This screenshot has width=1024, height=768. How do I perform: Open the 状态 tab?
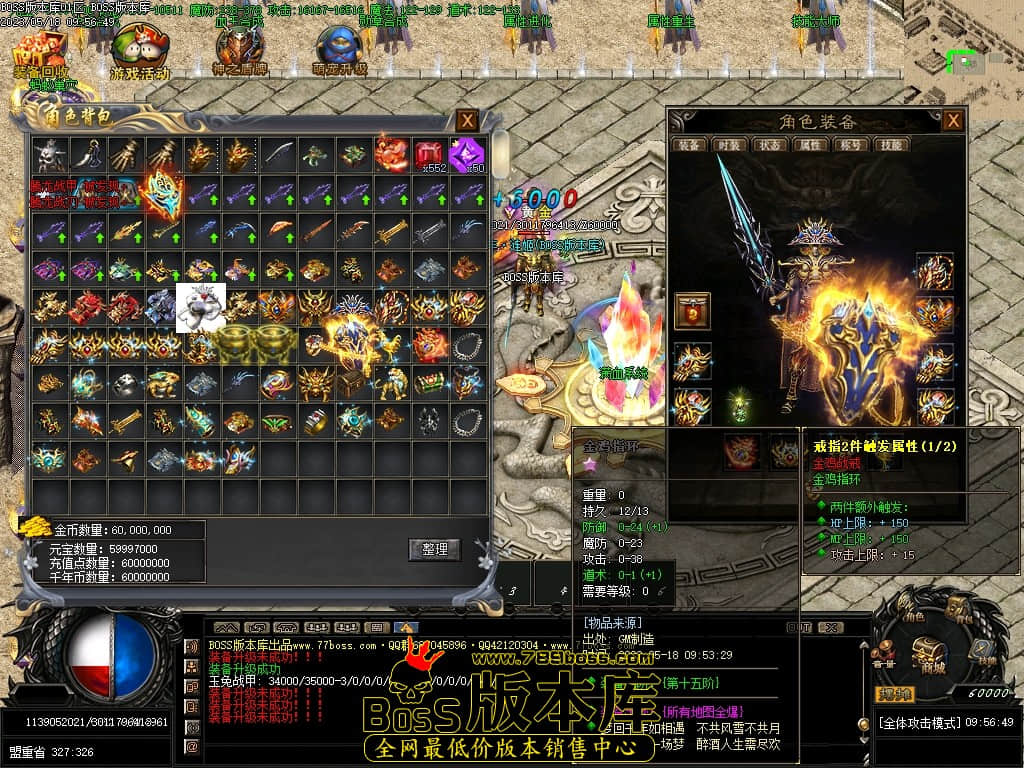(768, 145)
